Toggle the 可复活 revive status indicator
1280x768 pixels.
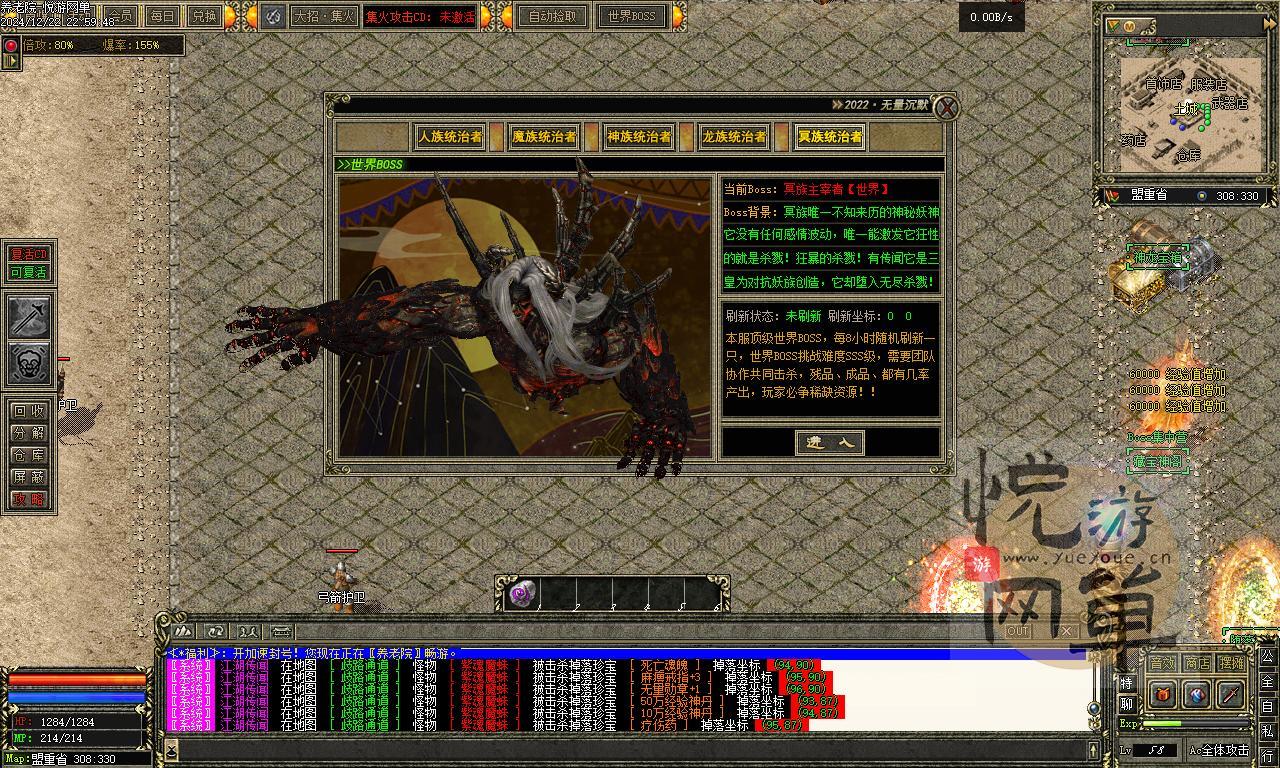click(28, 274)
